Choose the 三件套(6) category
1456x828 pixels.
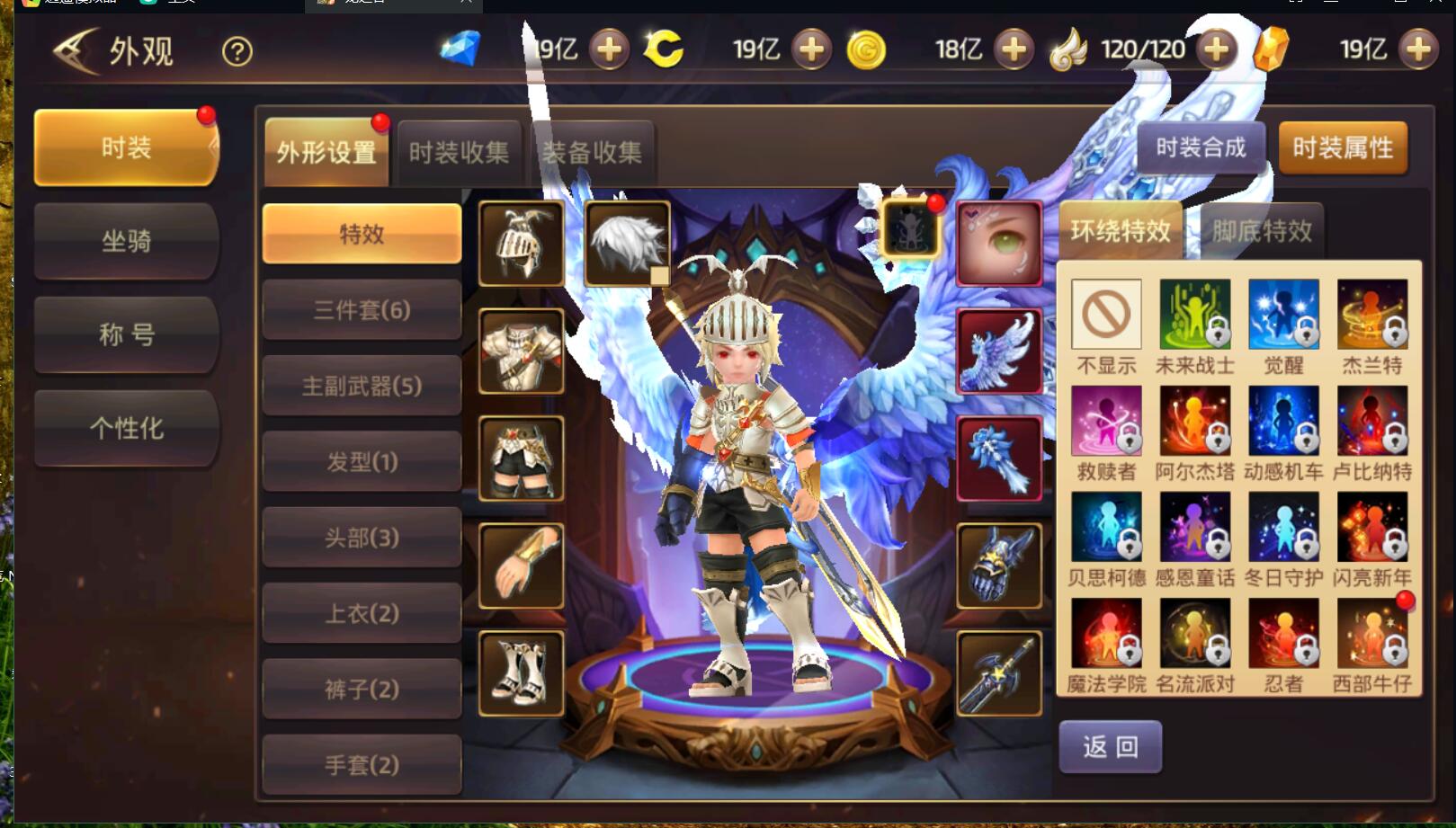(362, 310)
